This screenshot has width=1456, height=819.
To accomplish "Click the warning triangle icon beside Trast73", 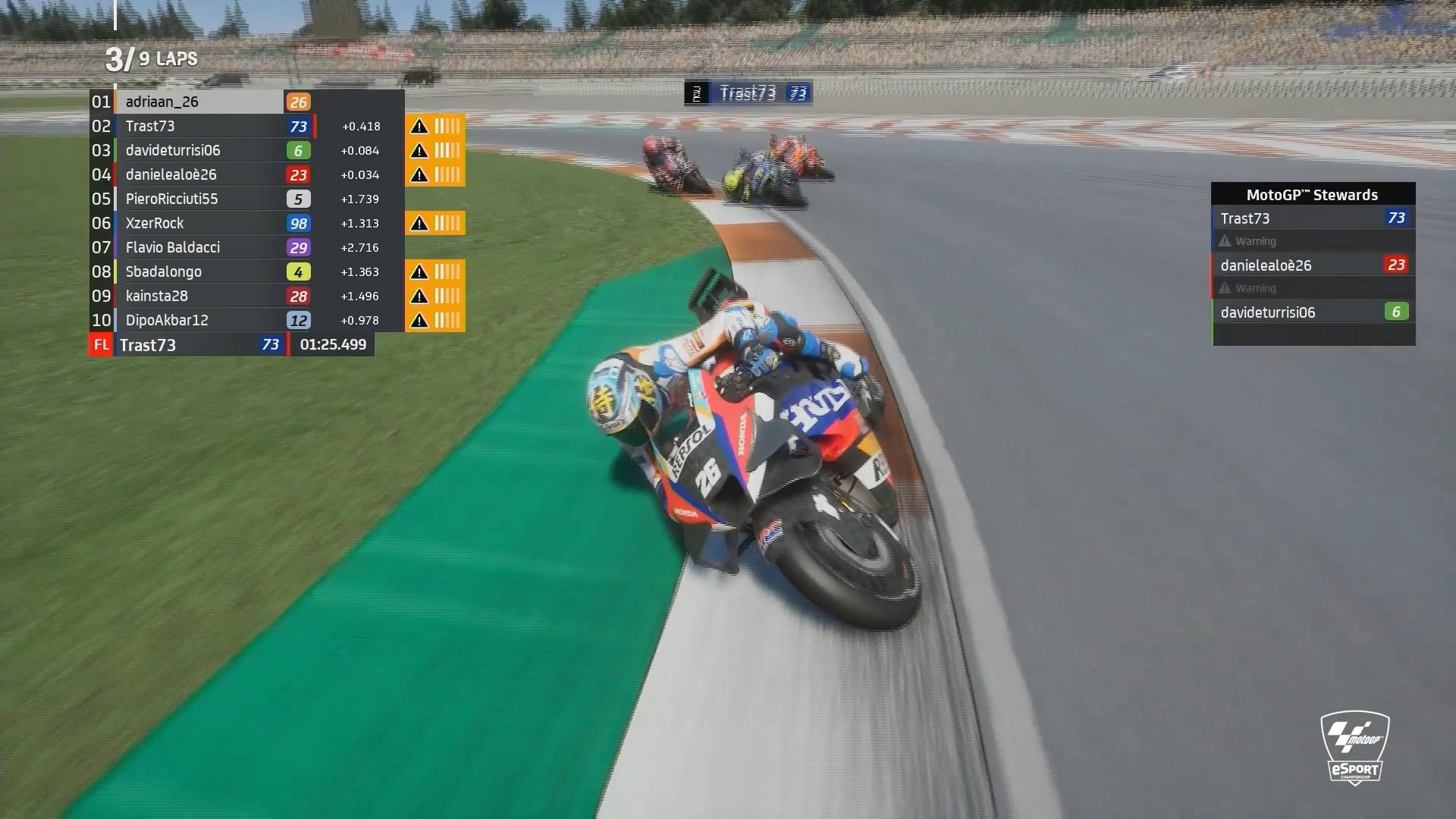I will [418, 126].
